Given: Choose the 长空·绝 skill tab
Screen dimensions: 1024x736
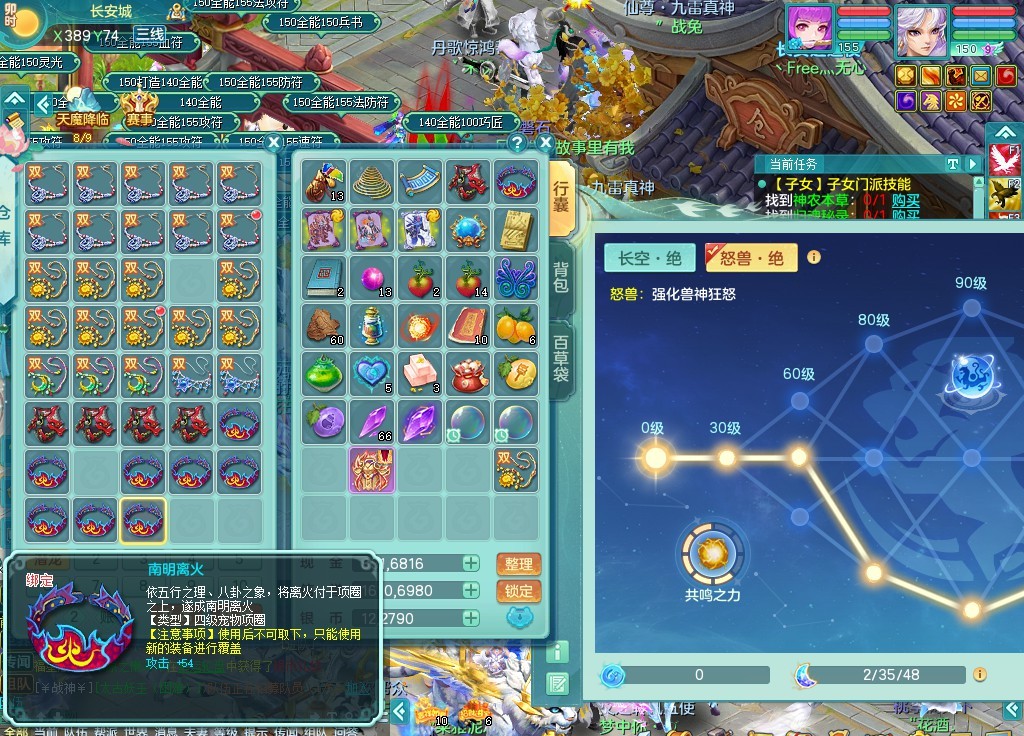Looking at the screenshot, I should (x=650, y=258).
